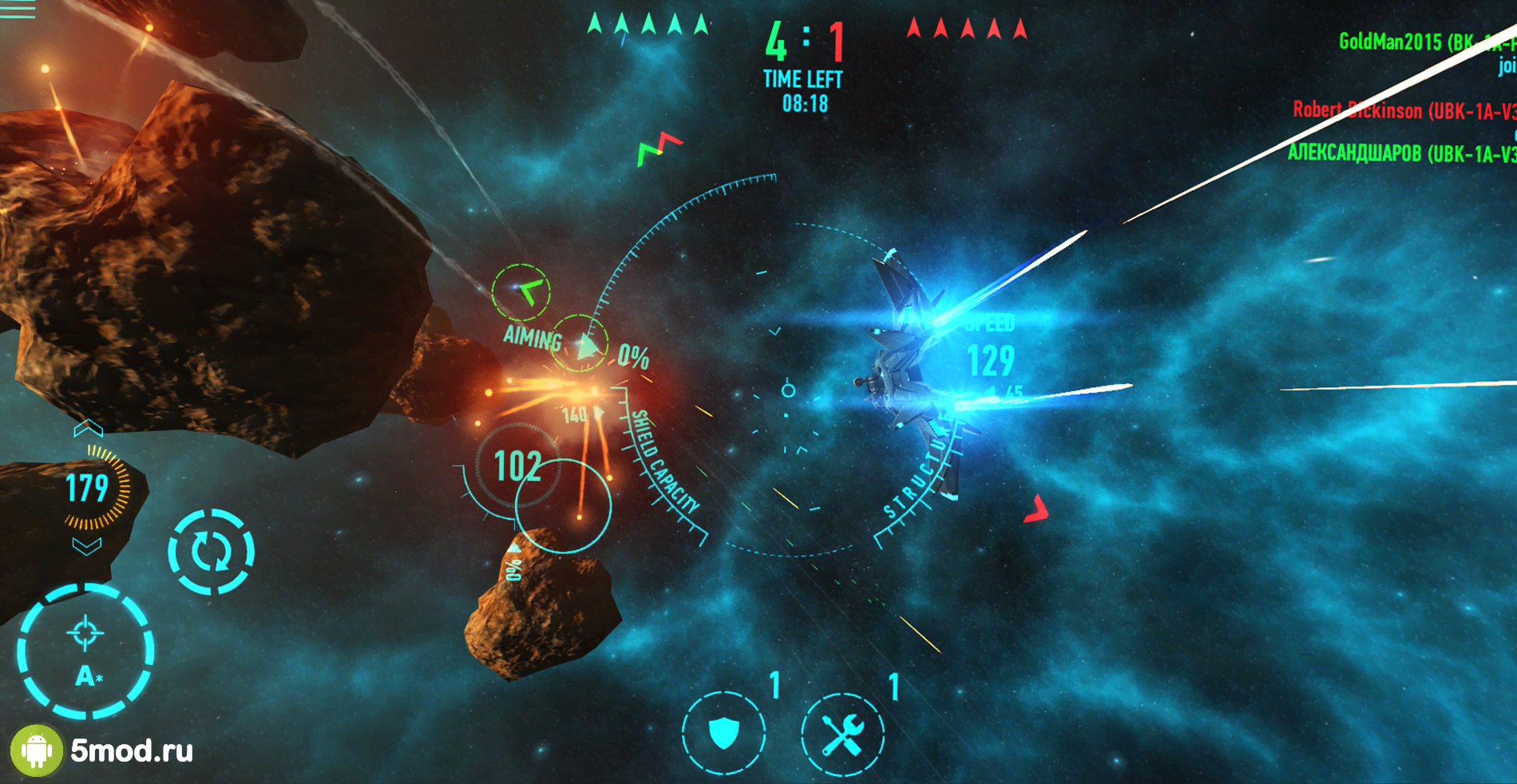Increase throttle with the up chevron
Image resolution: width=1517 pixels, height=784 pixels.
click(88, 429)
